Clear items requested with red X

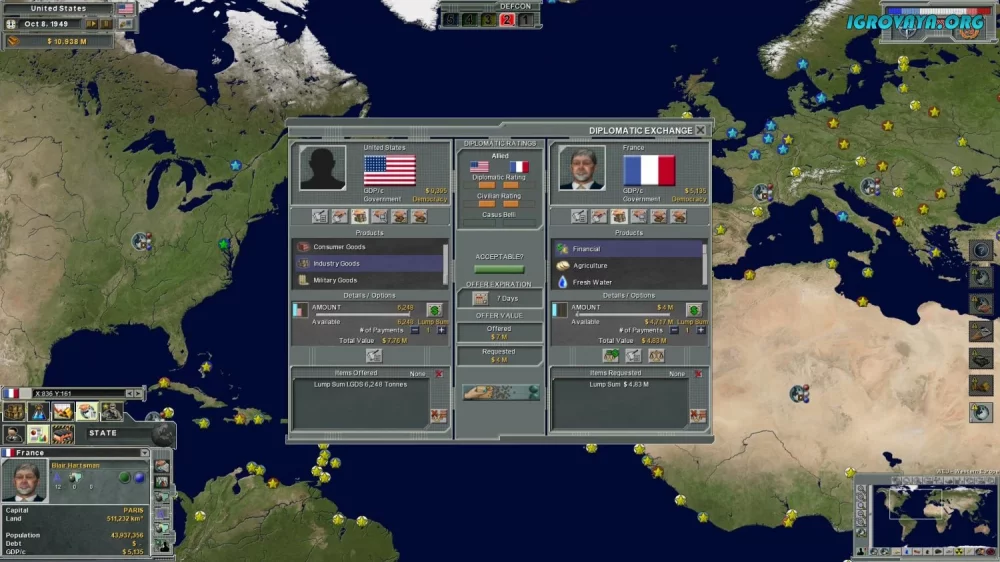(x=698, y=374)
